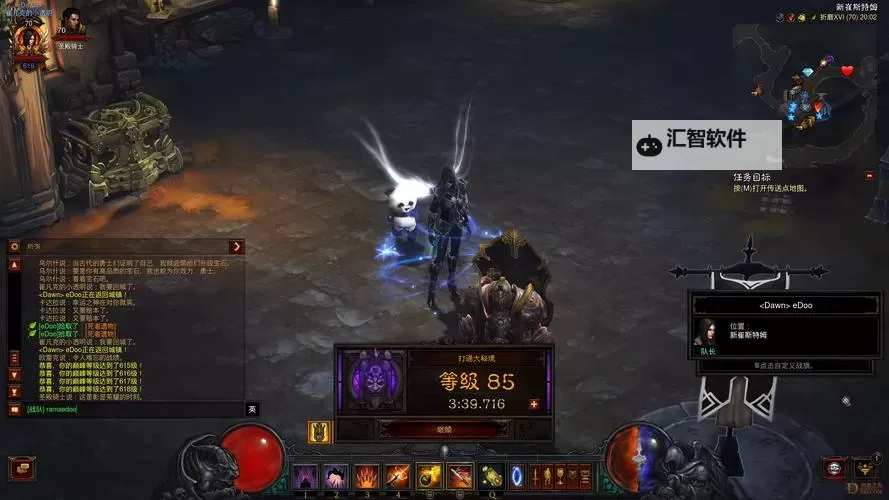Open the town portal from the action bar
The image size is (889, 500).
coord(517,476)
